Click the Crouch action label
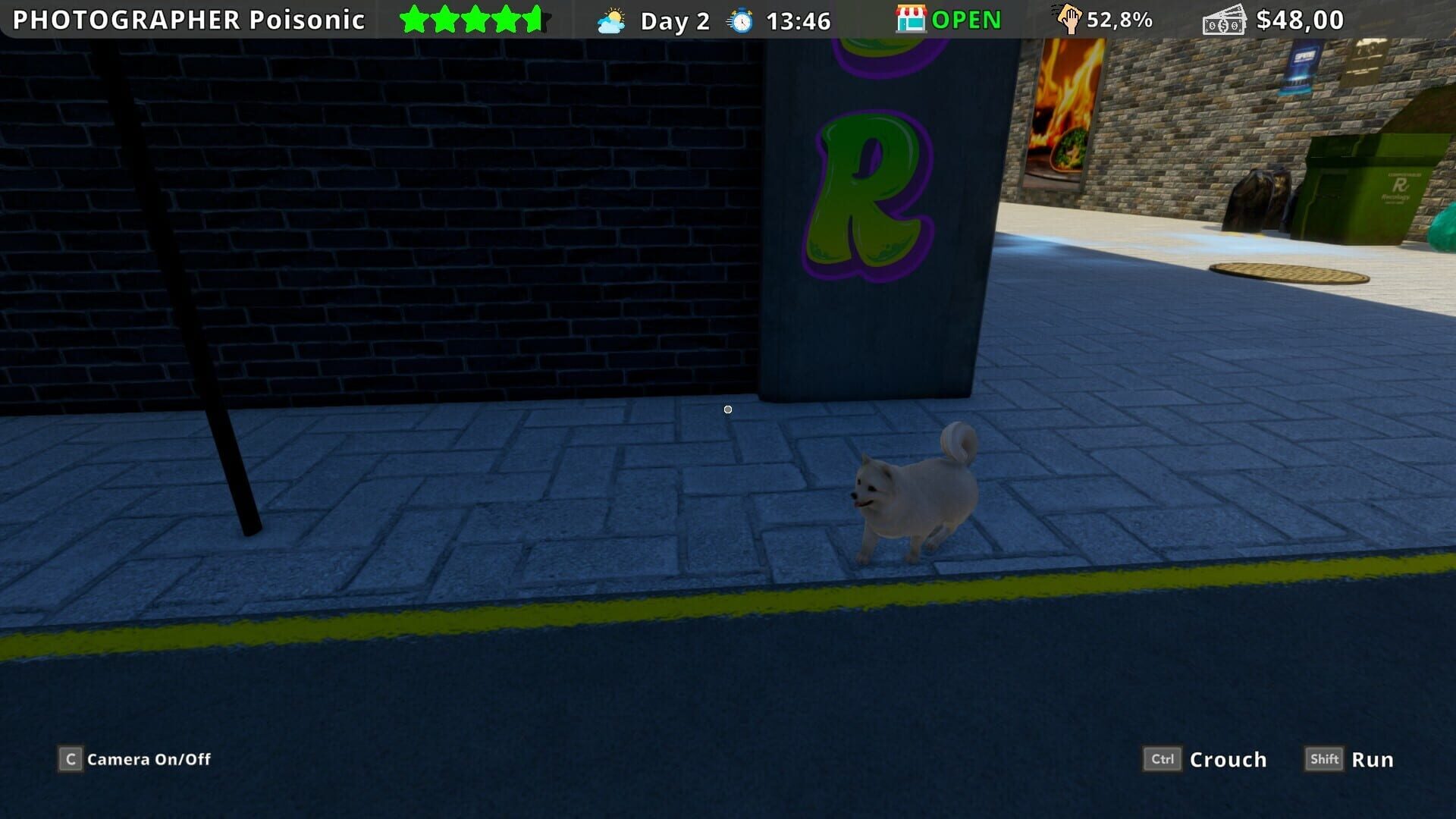 (x=1228, y=759)
